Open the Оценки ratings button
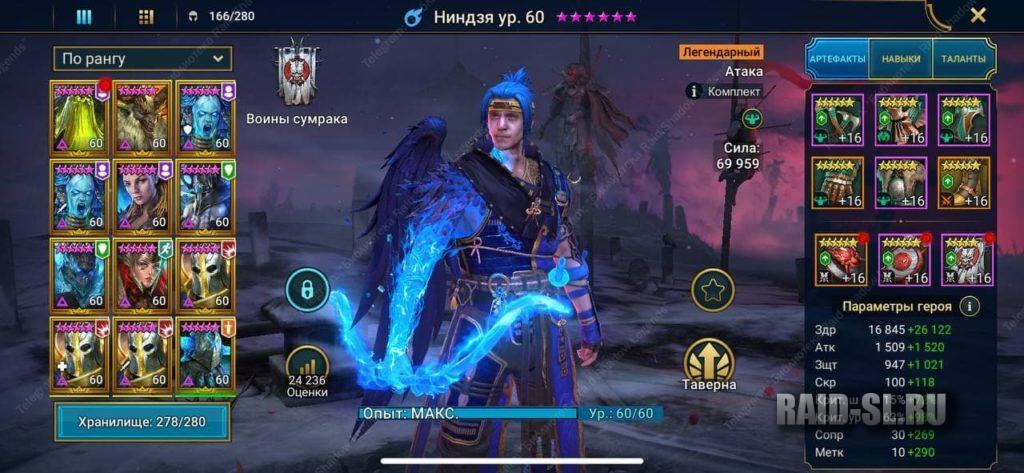 click(x=307, y=372)
